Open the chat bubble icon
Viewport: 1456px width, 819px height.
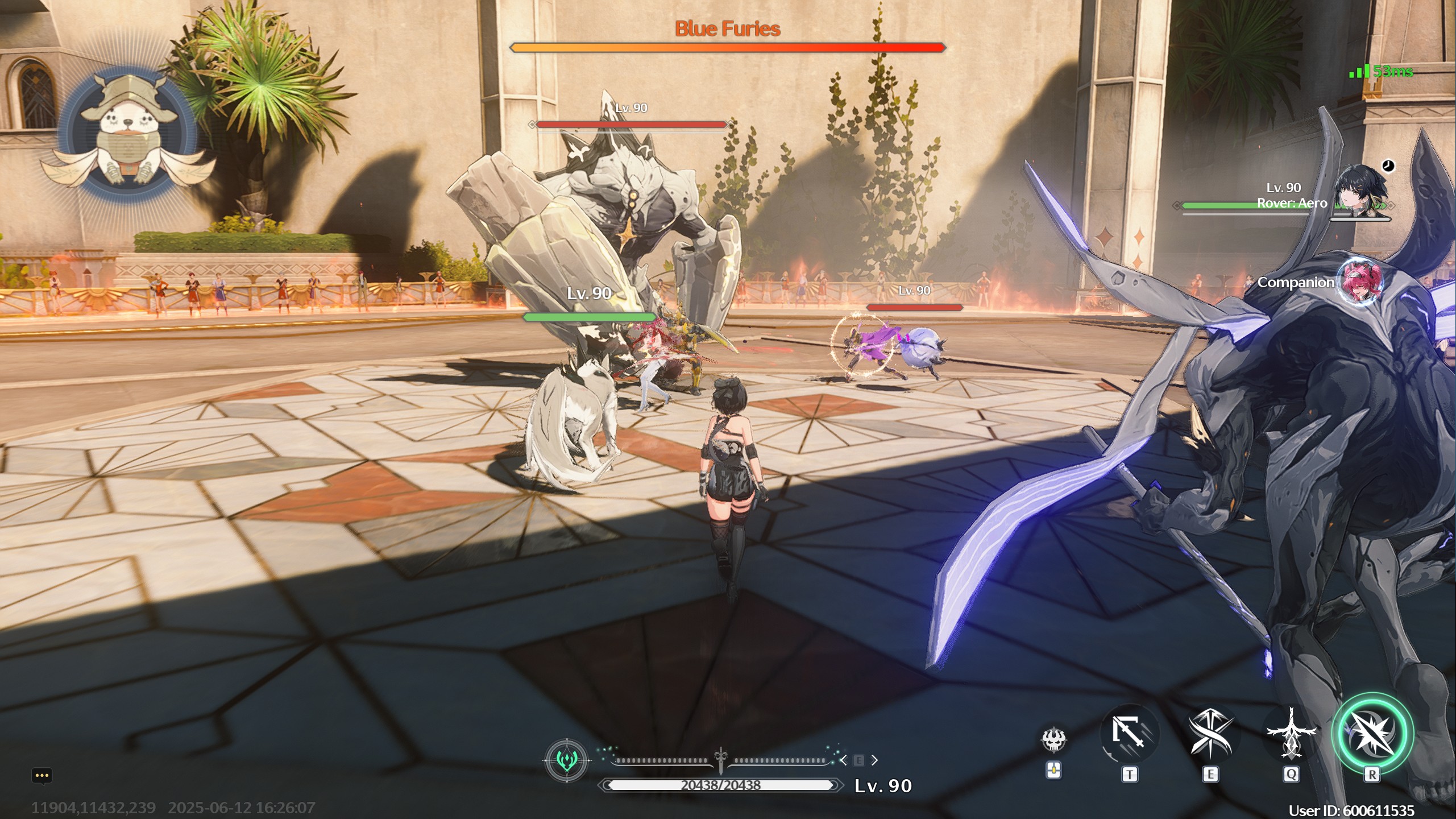42,776
